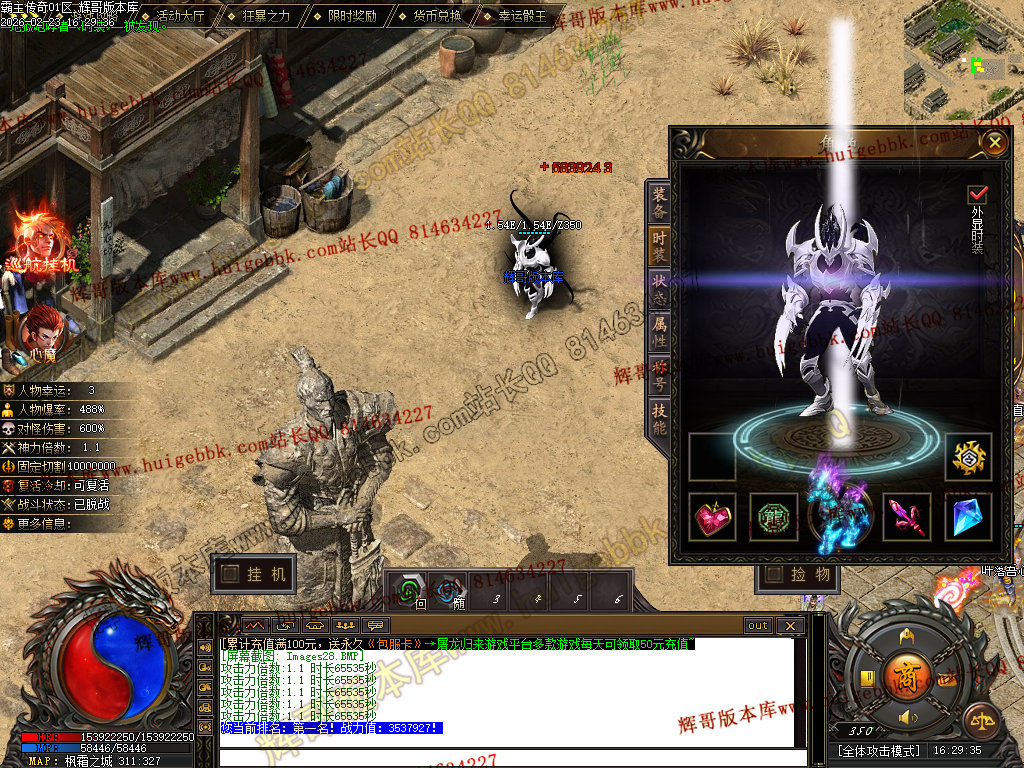Screen dimensions: 1024x768
Task: Close the character panel
Action: 994,143
